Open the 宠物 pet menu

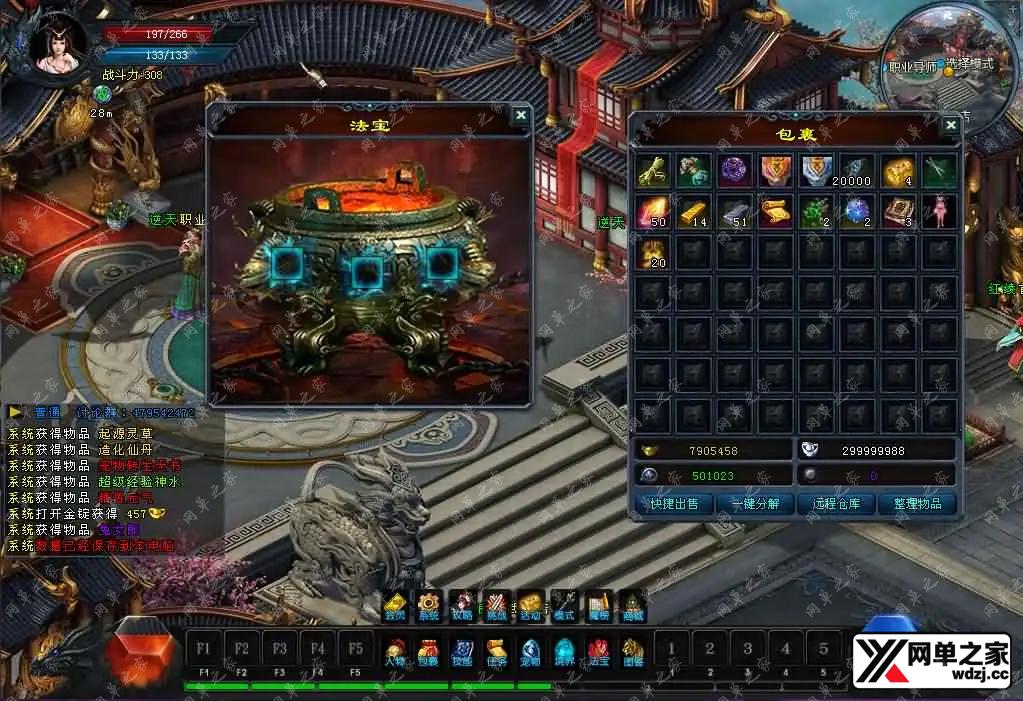531,652
